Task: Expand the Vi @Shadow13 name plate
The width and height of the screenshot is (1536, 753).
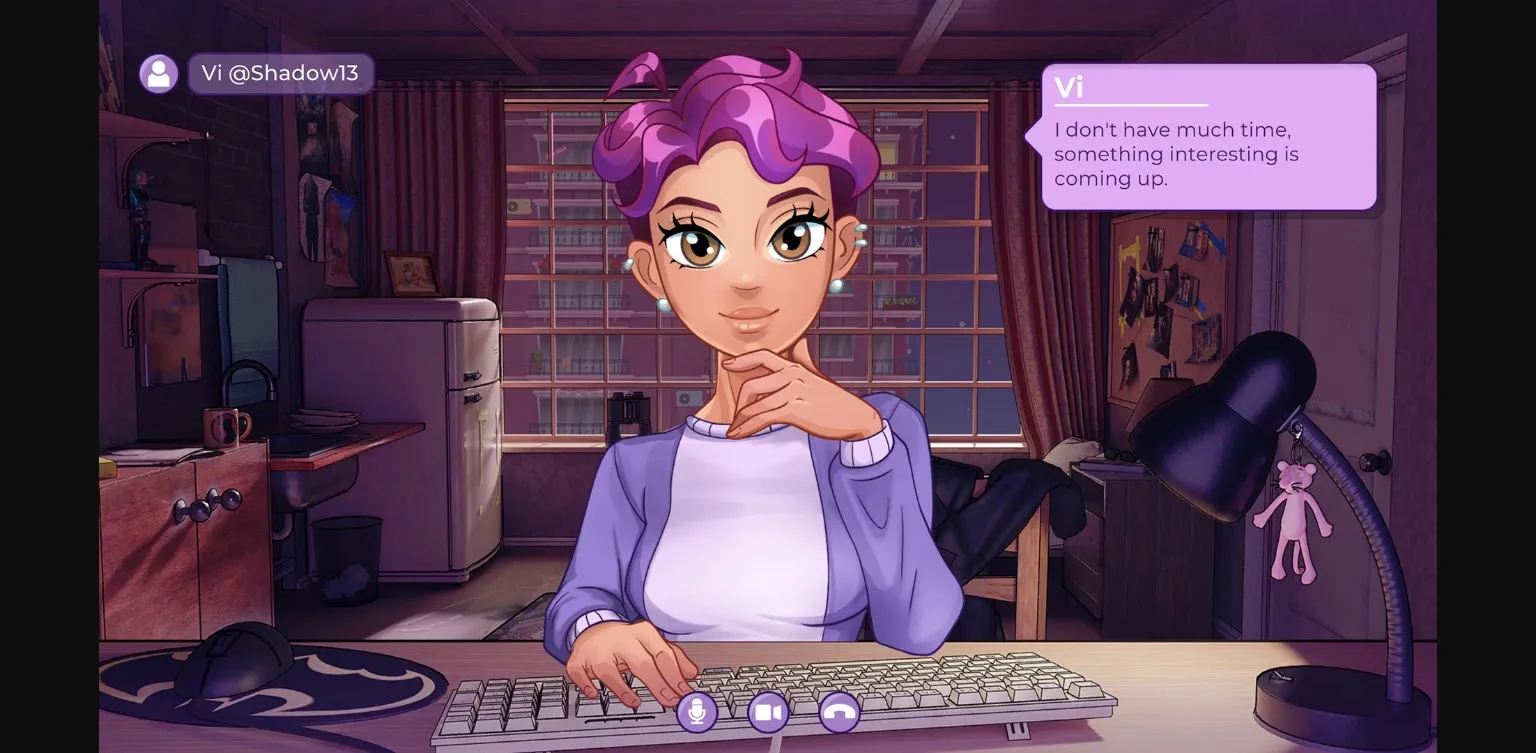Action: click(x=281, y=72)
